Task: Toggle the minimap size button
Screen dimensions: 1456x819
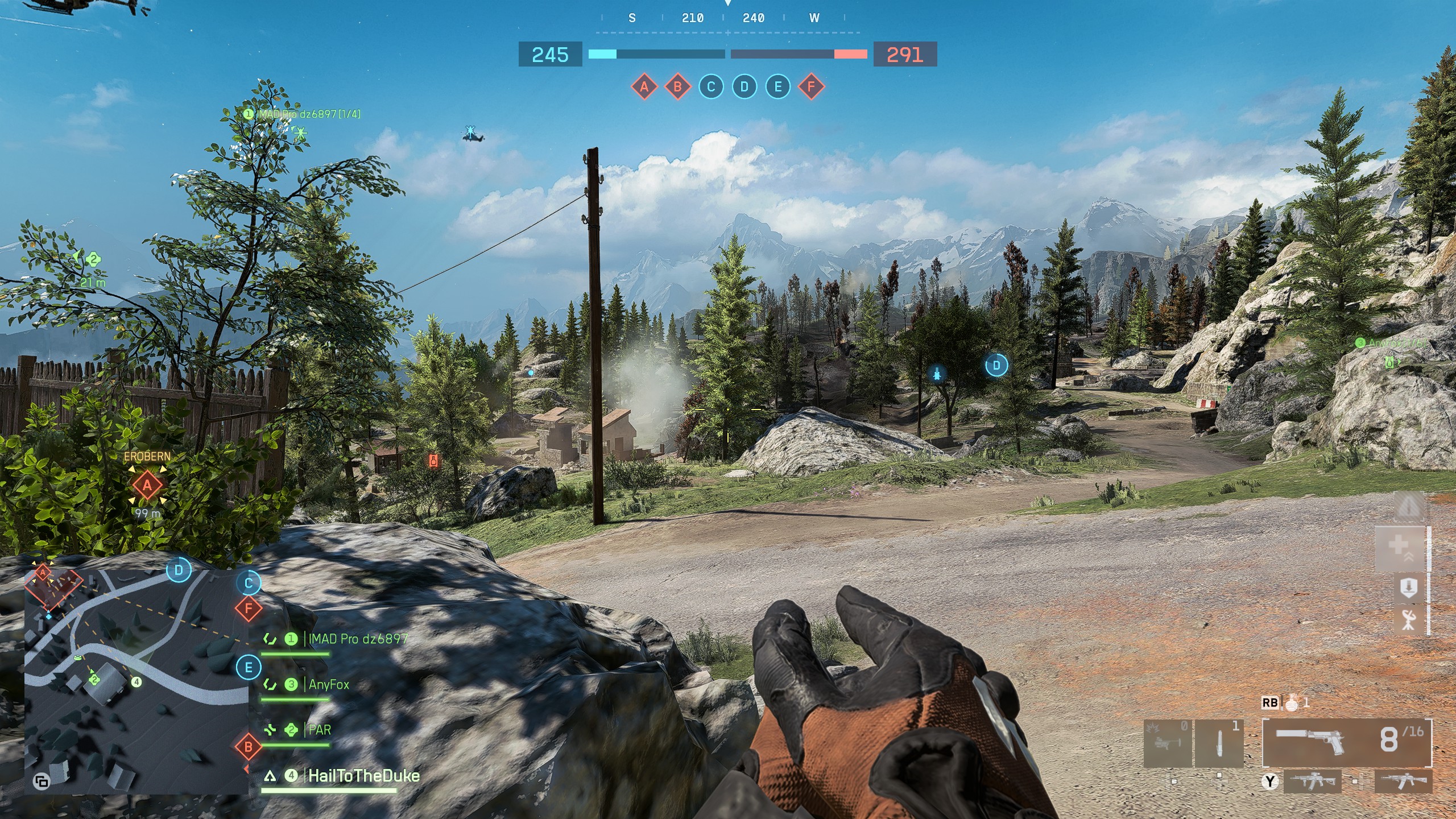Action: point(42,782)
